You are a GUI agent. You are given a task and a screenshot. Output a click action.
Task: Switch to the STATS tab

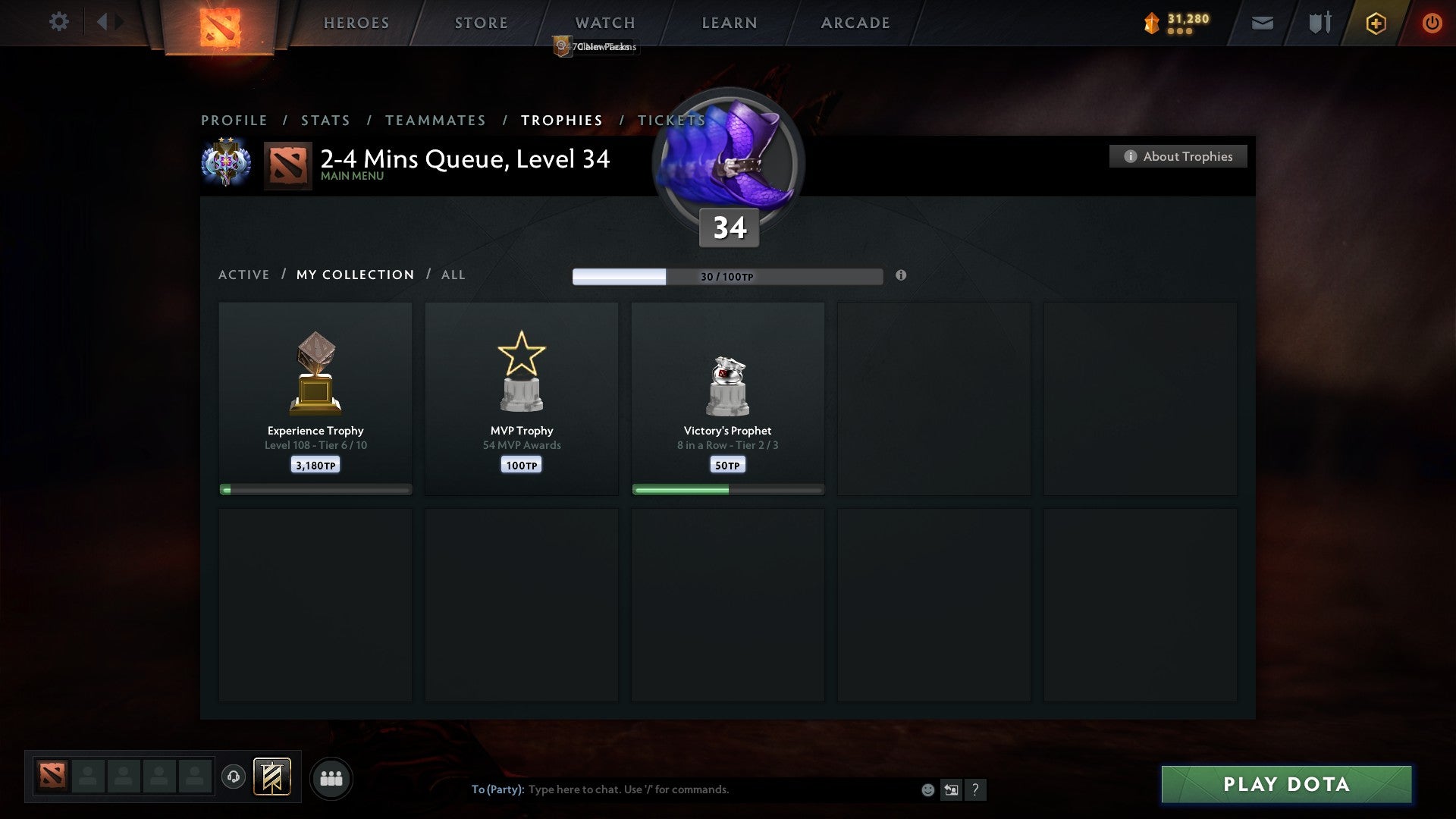click(x=325, y=120)
